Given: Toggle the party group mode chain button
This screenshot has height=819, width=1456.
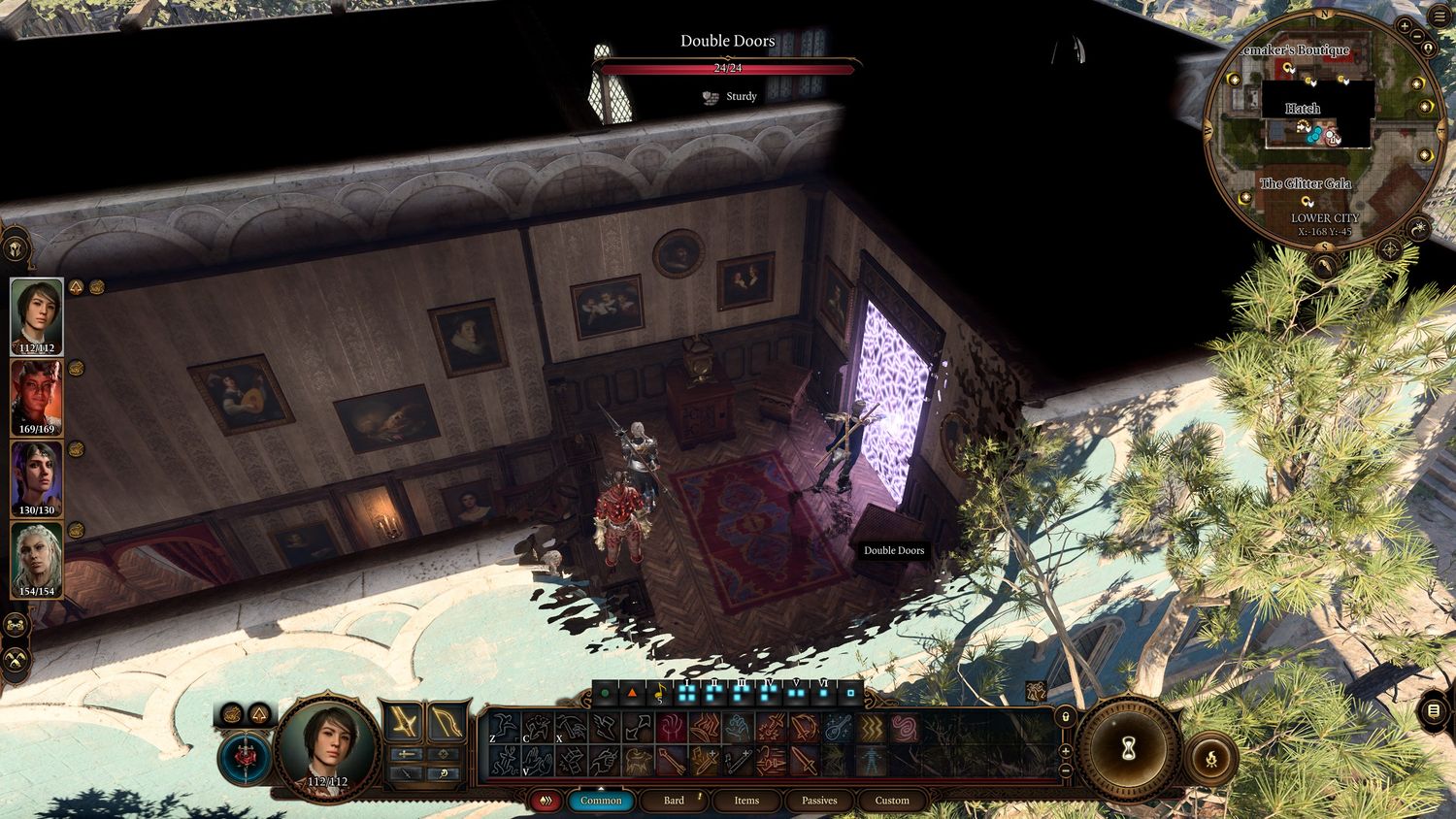Looking at the screenshot, I should [17, 625].
